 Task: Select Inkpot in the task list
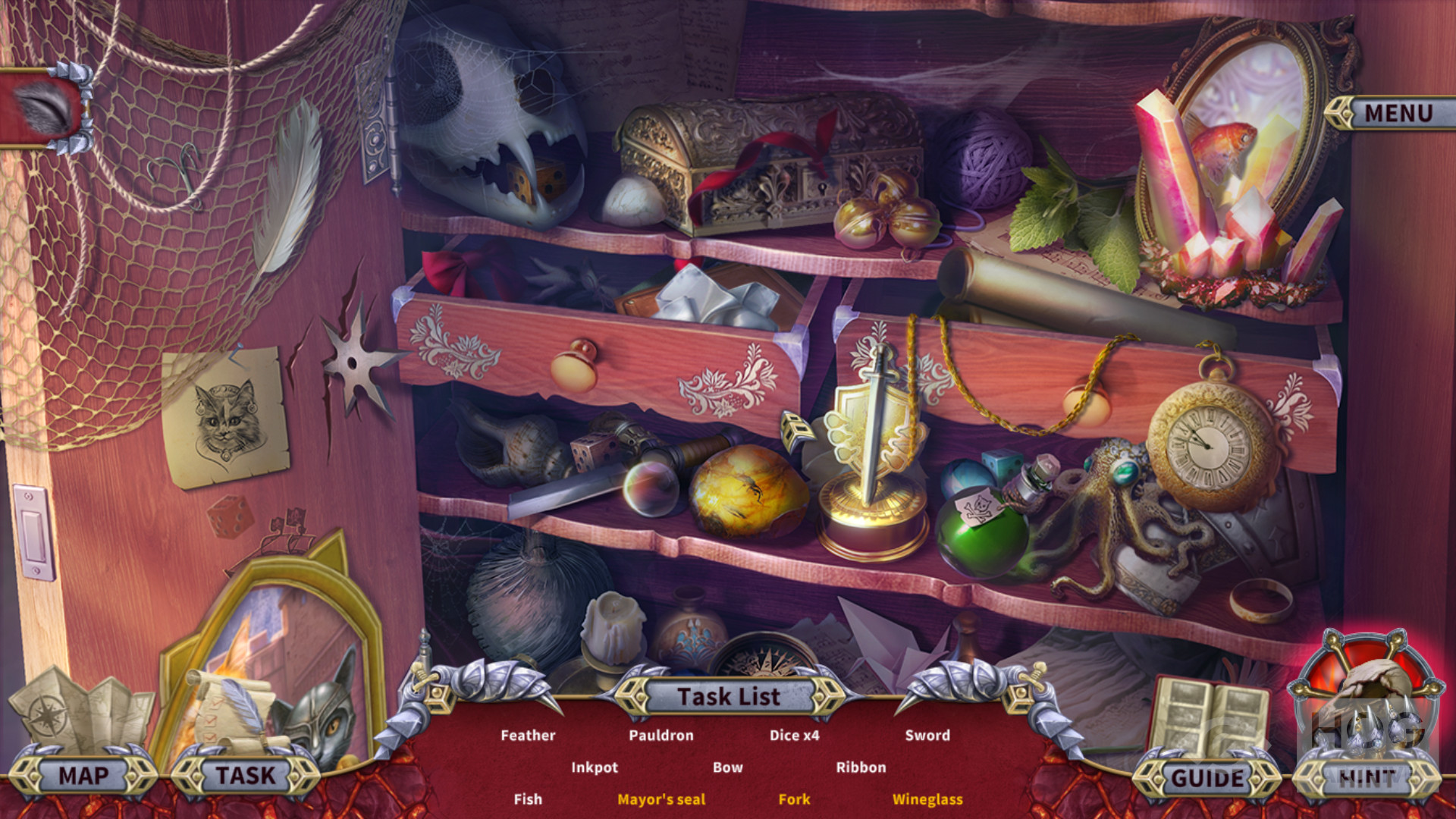(x=595, y=767)
